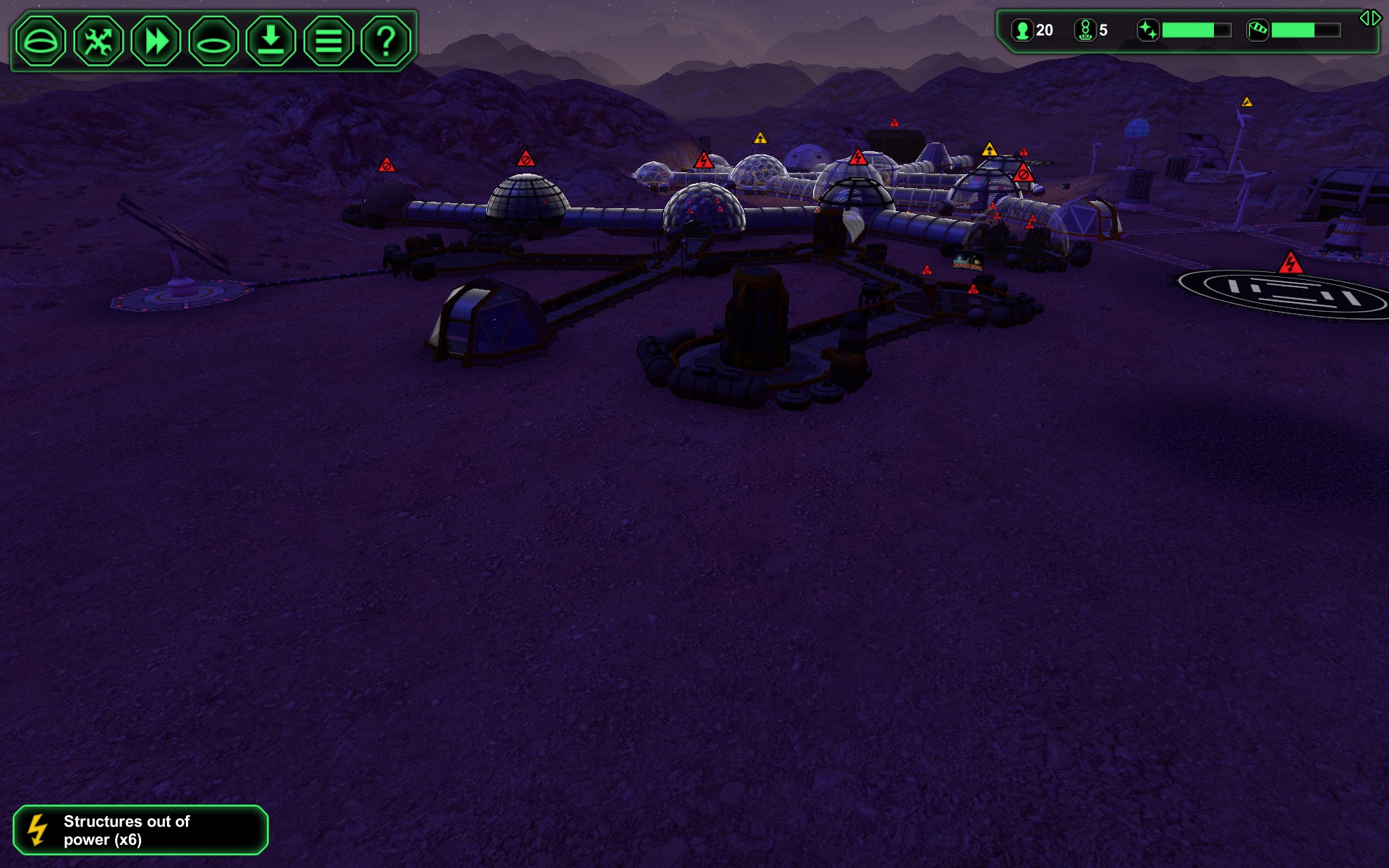Speed up time with the fast-forward button

pyautogui.click(x=156, y=41)
